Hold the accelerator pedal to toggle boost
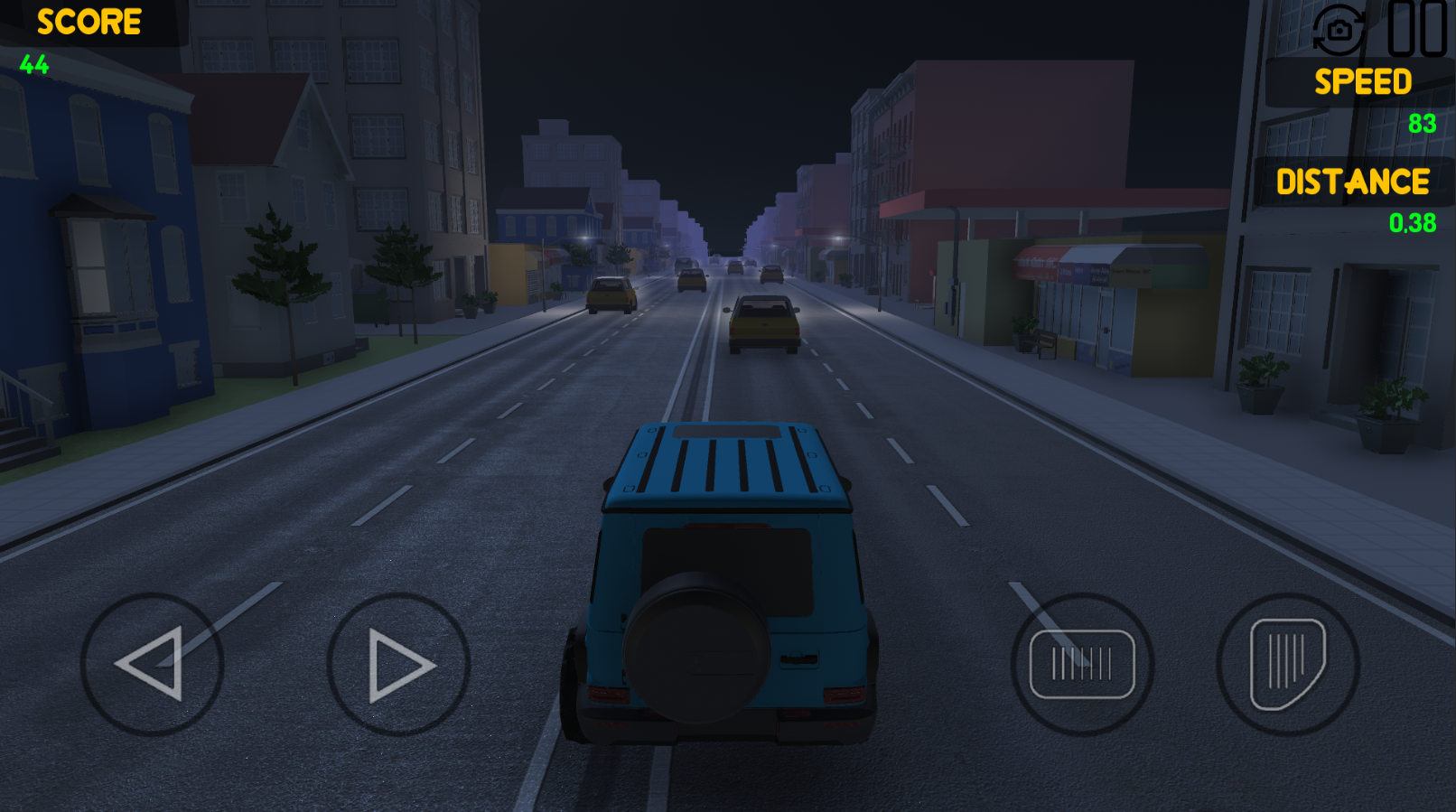The width and height of the screenshot is (1456, 812). pos(1286,664)
